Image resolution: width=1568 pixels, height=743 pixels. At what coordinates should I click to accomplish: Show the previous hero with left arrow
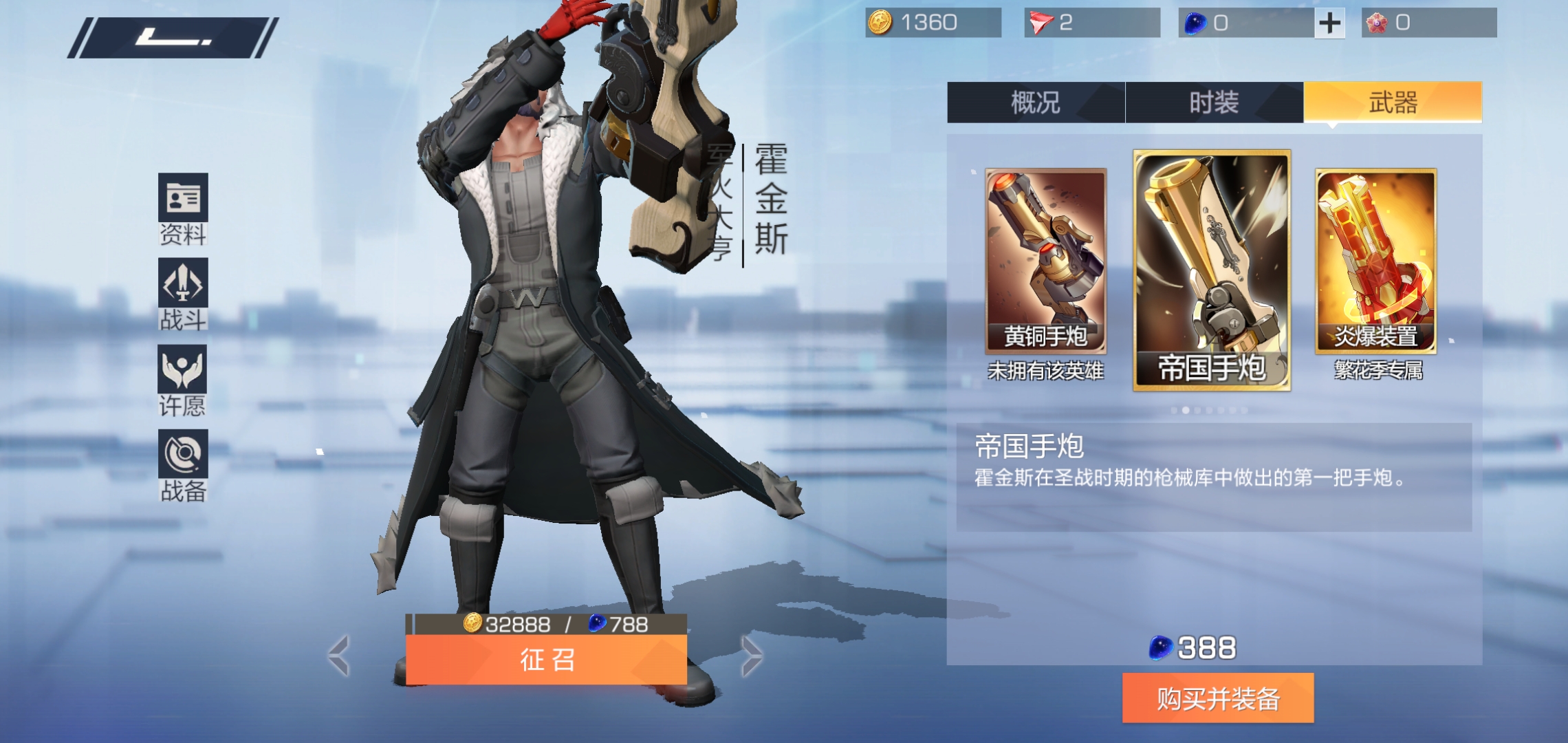[339, 655]
